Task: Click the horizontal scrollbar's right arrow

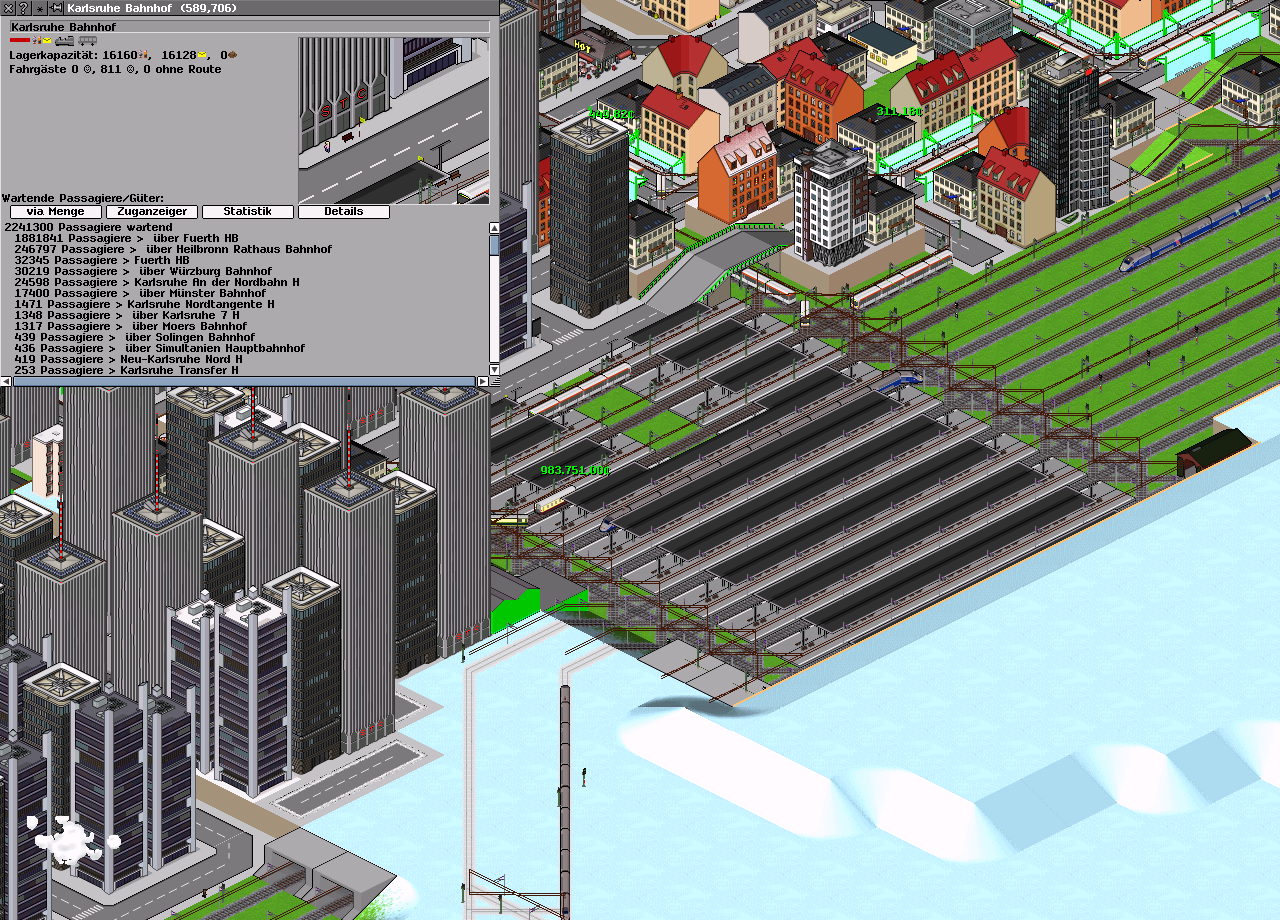Action: tap(482, 381)
